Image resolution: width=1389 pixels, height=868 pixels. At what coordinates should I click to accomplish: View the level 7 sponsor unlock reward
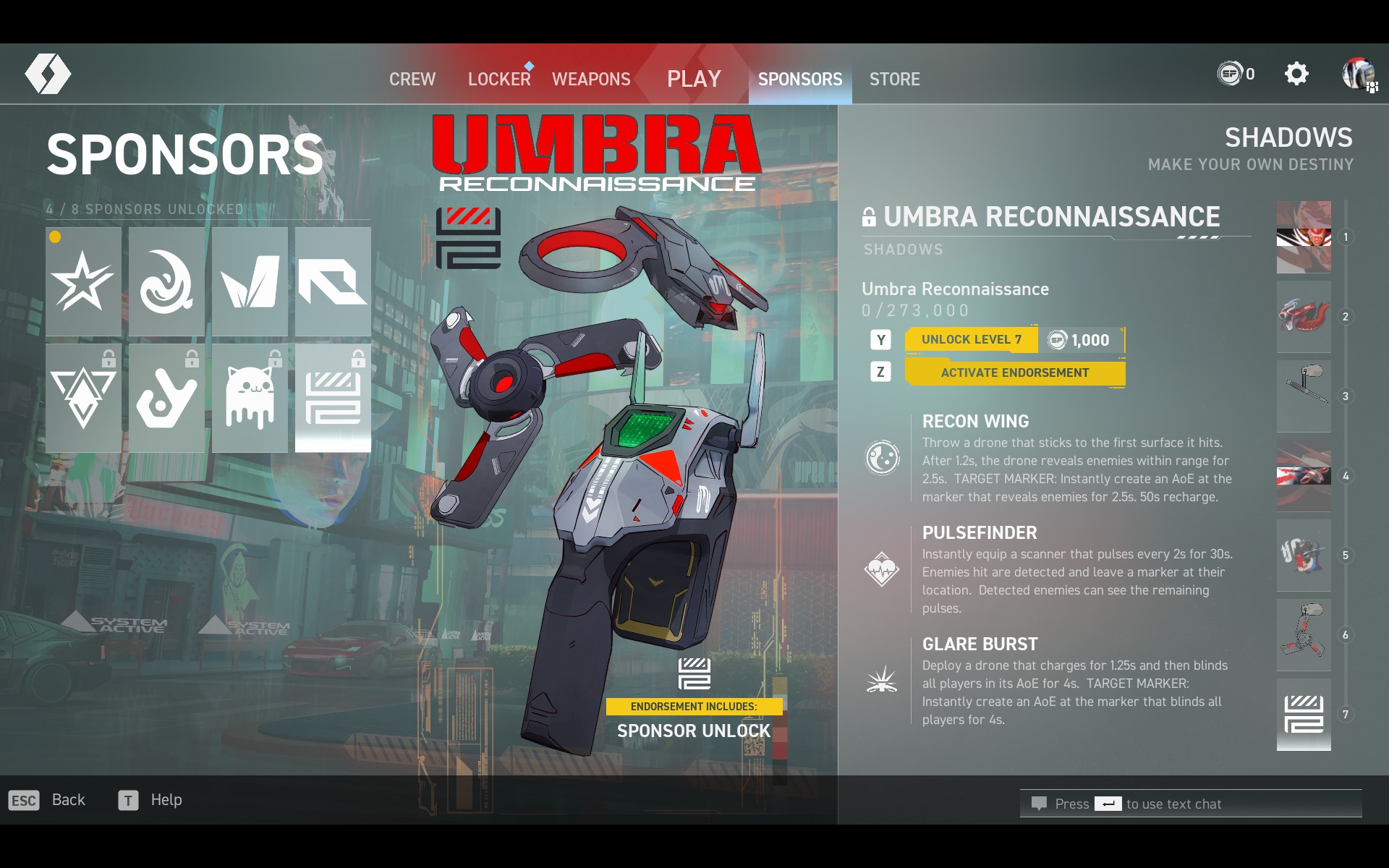coord(1303,715)
